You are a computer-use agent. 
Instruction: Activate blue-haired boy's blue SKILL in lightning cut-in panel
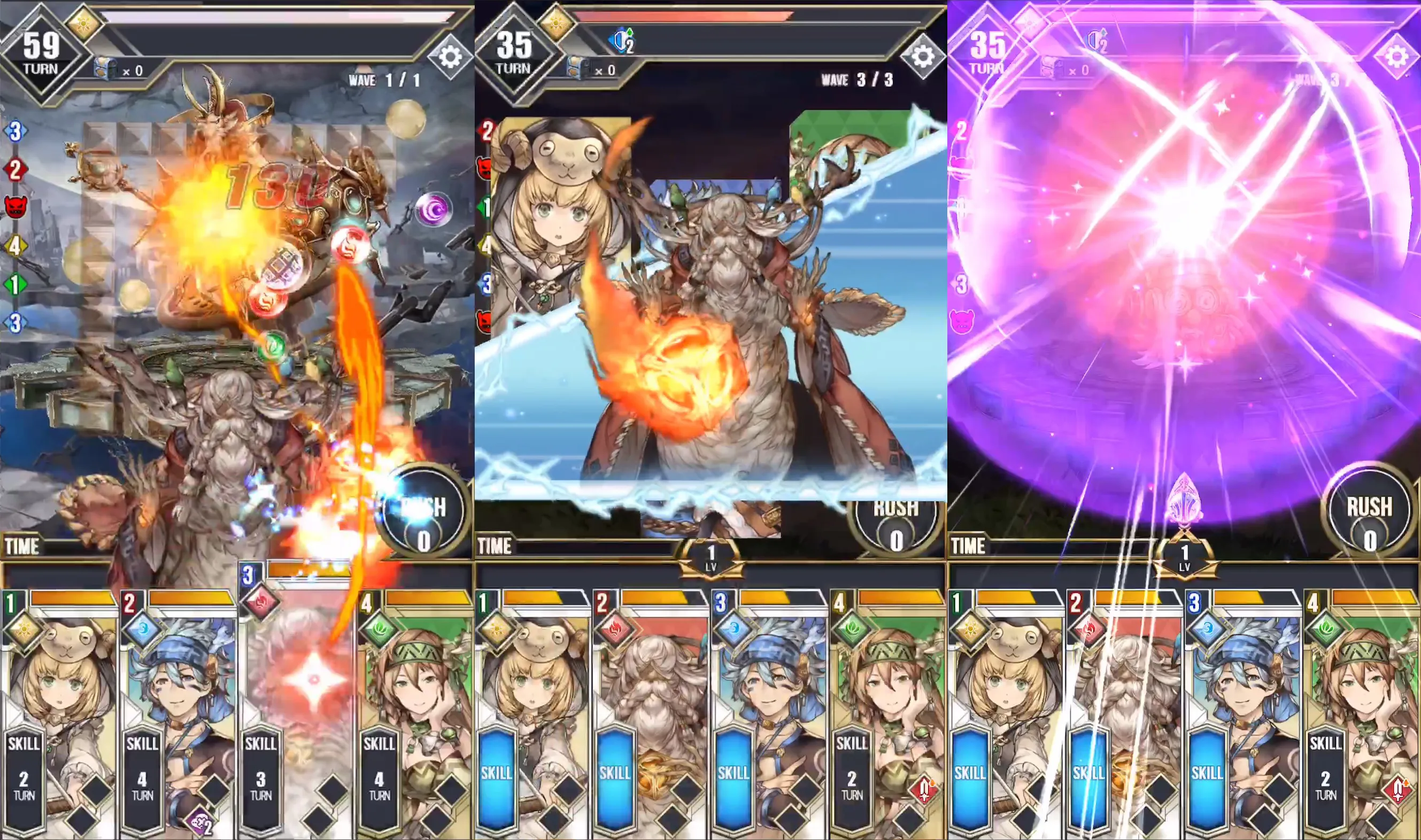733,773
